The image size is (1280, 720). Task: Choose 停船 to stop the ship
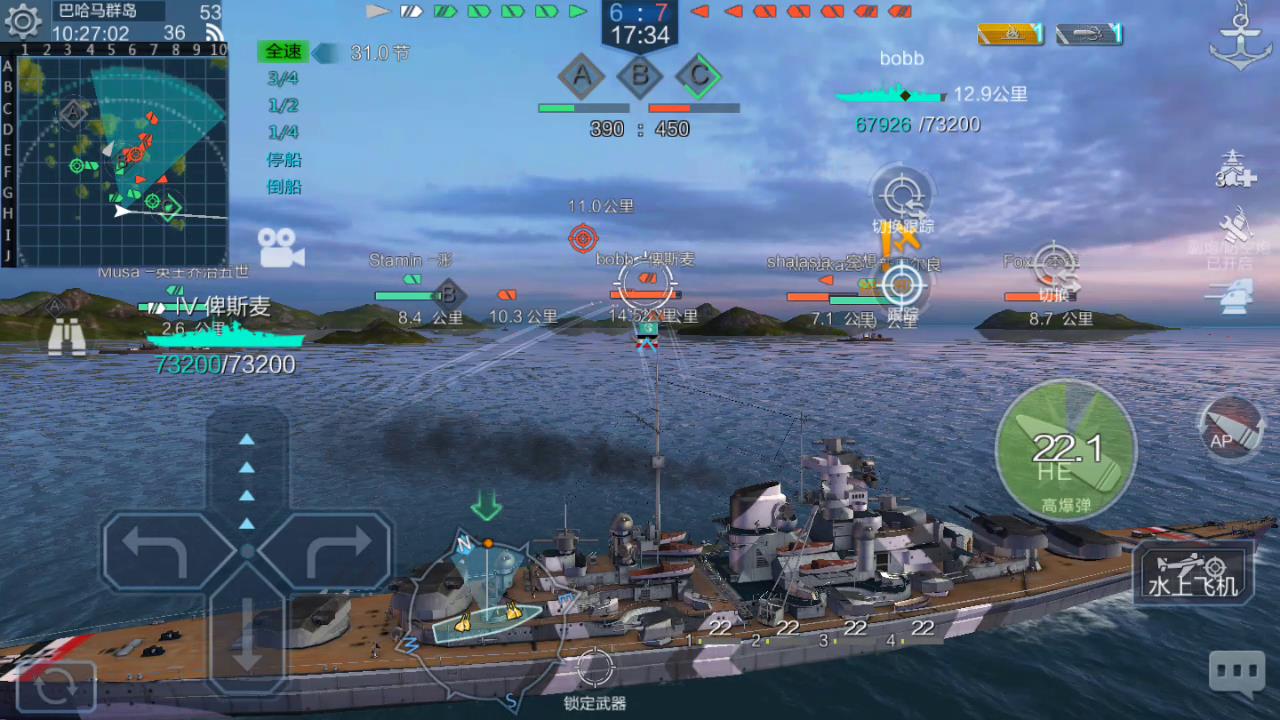click(x=284, y=159)
